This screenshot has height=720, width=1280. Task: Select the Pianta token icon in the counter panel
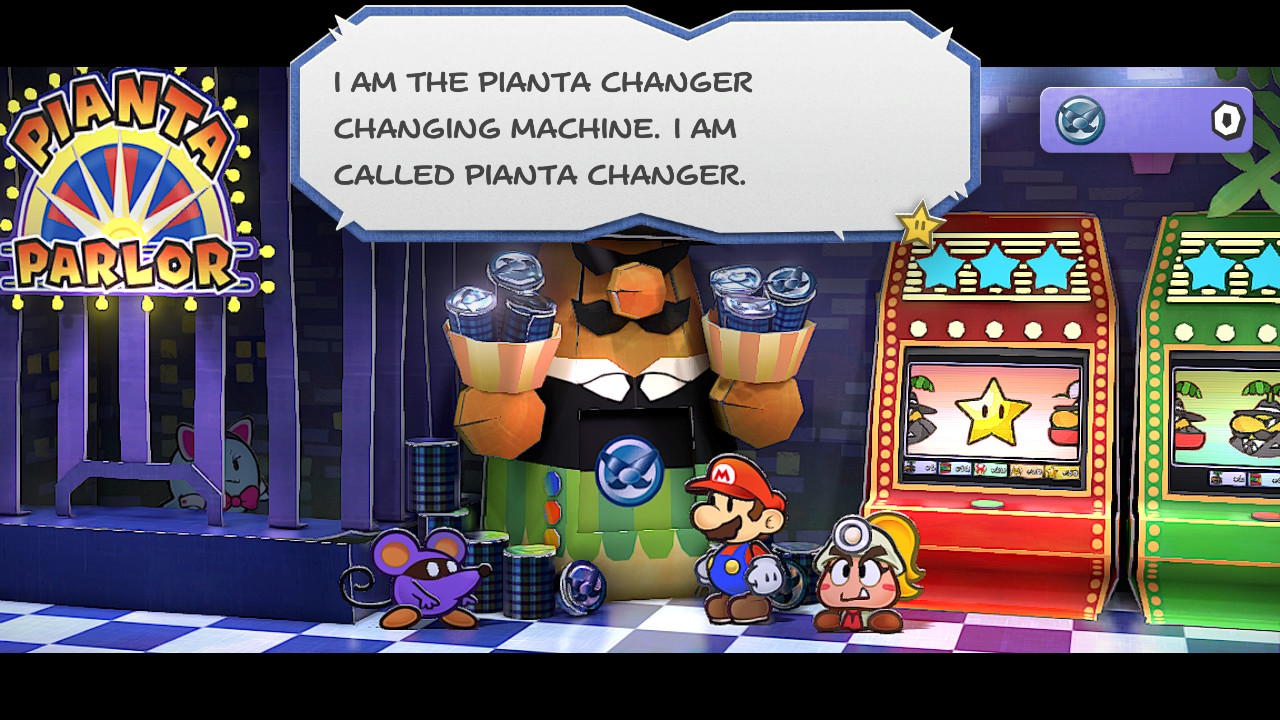pyautogui.click(x=1080, y=121)
